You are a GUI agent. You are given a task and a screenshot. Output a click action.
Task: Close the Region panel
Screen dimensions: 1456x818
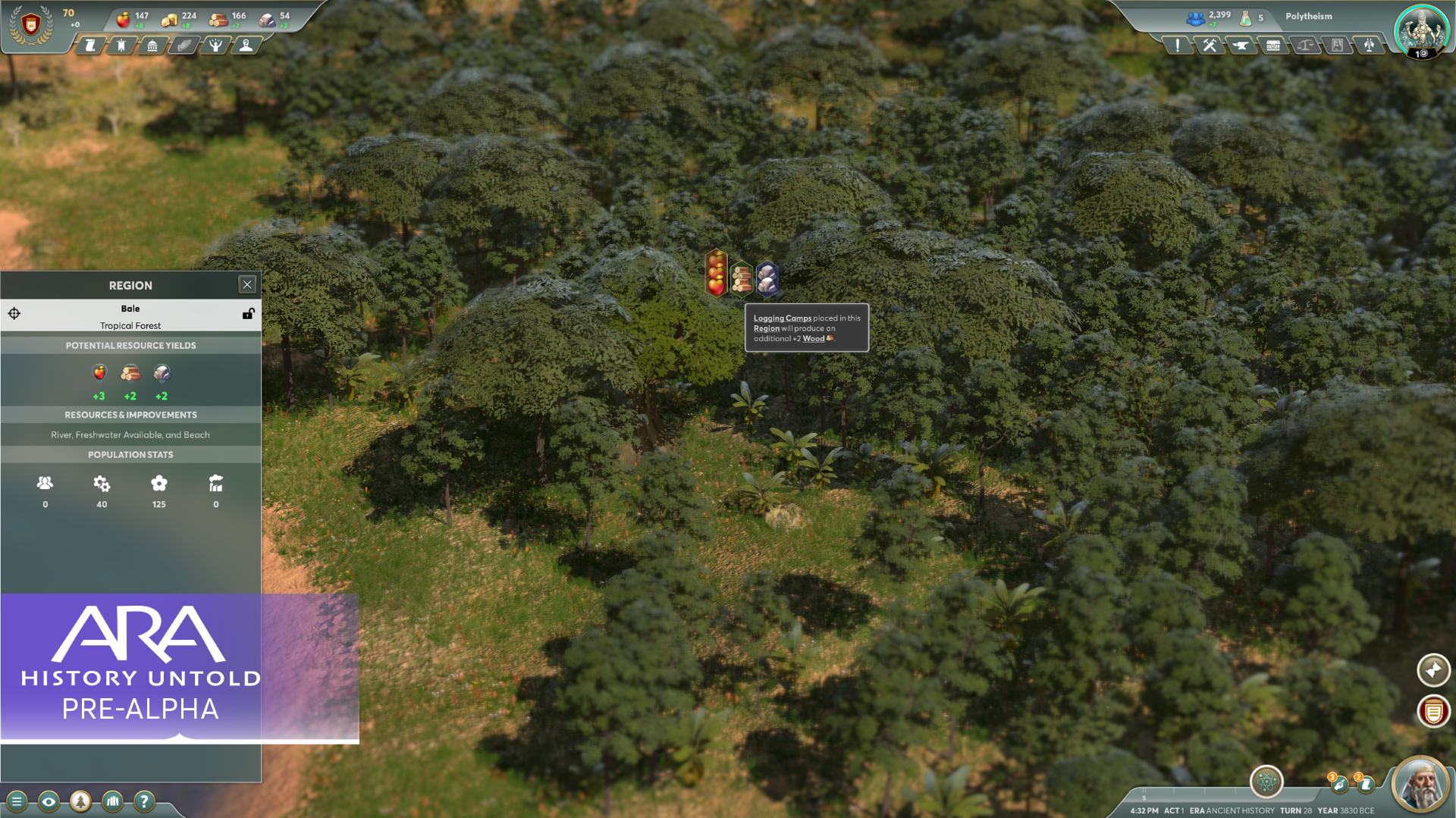(x=247, y=284)
